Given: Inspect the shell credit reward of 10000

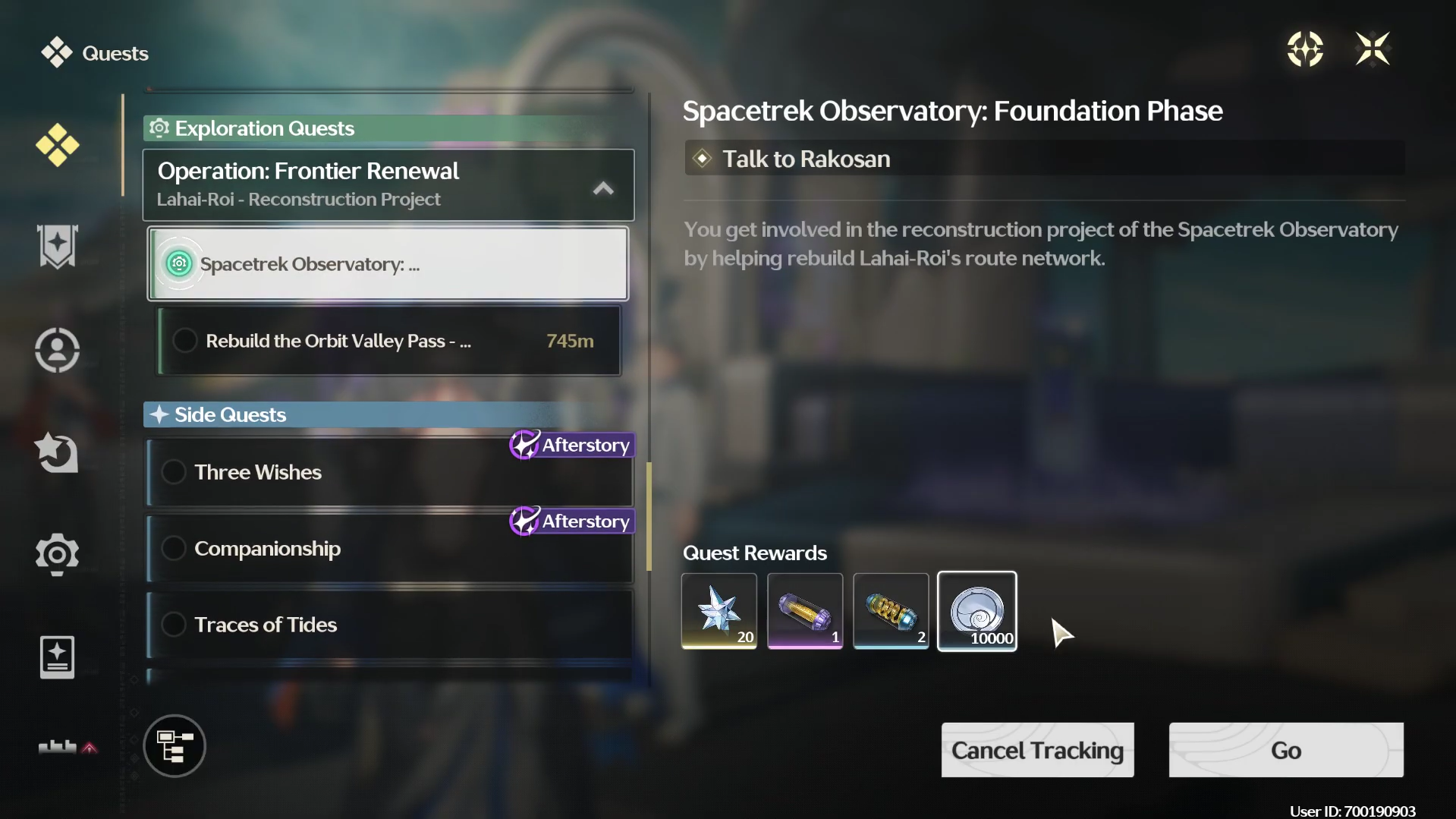Looking at the screenshot, I should [x=977, y=611].
